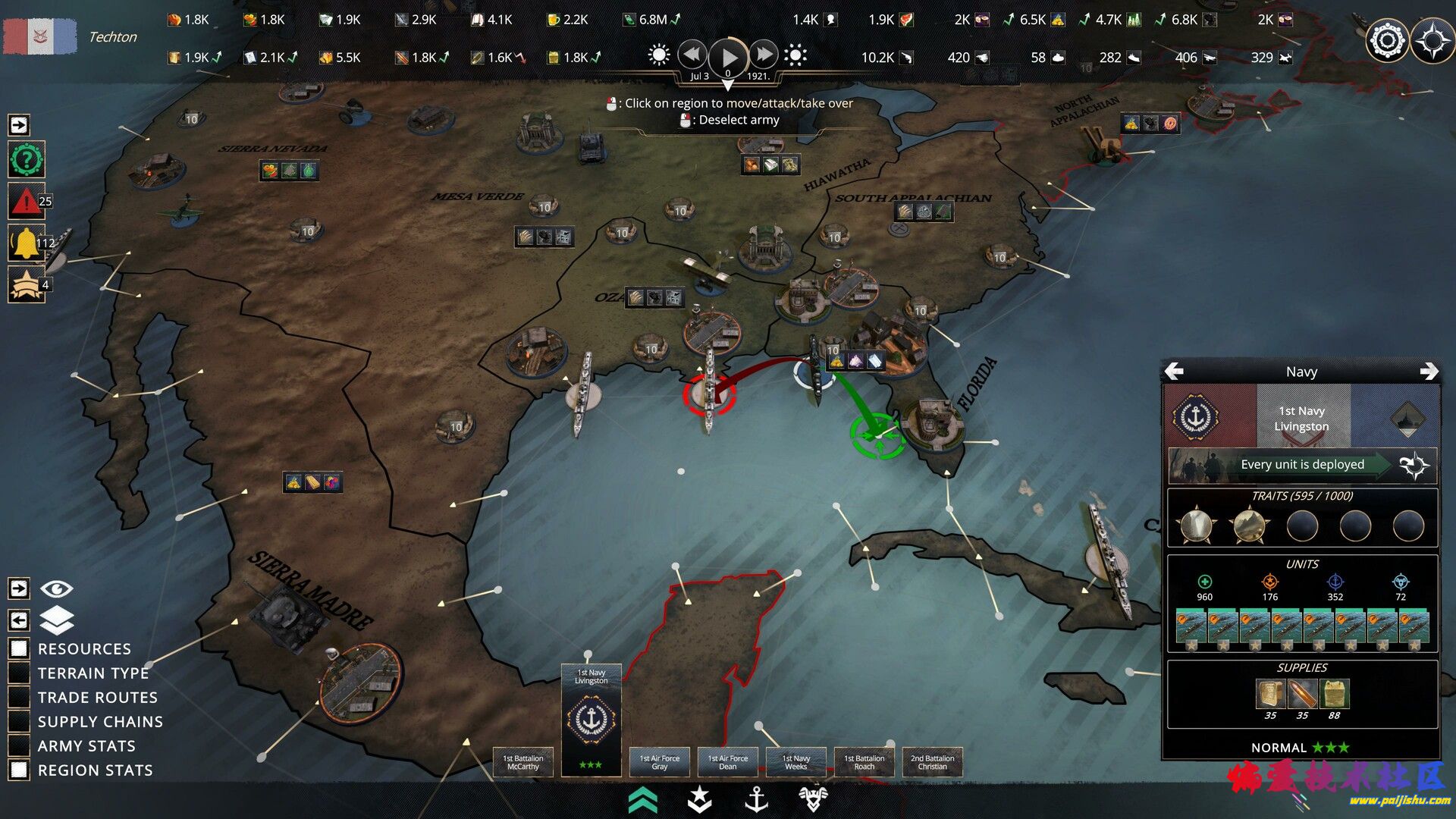The height and width of the screenshot is (819, 1456).
Task: Slow game speed with rewind button
Action: coord(692,55)
